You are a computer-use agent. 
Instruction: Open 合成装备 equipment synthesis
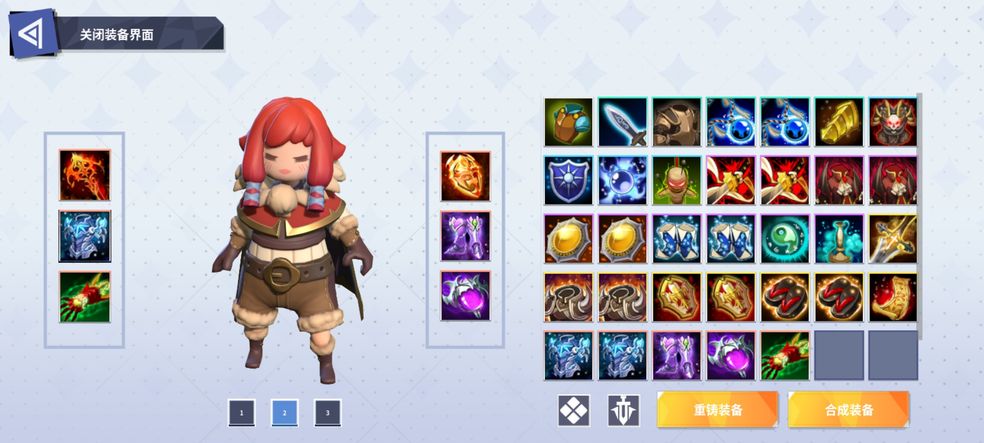point(849,410)
